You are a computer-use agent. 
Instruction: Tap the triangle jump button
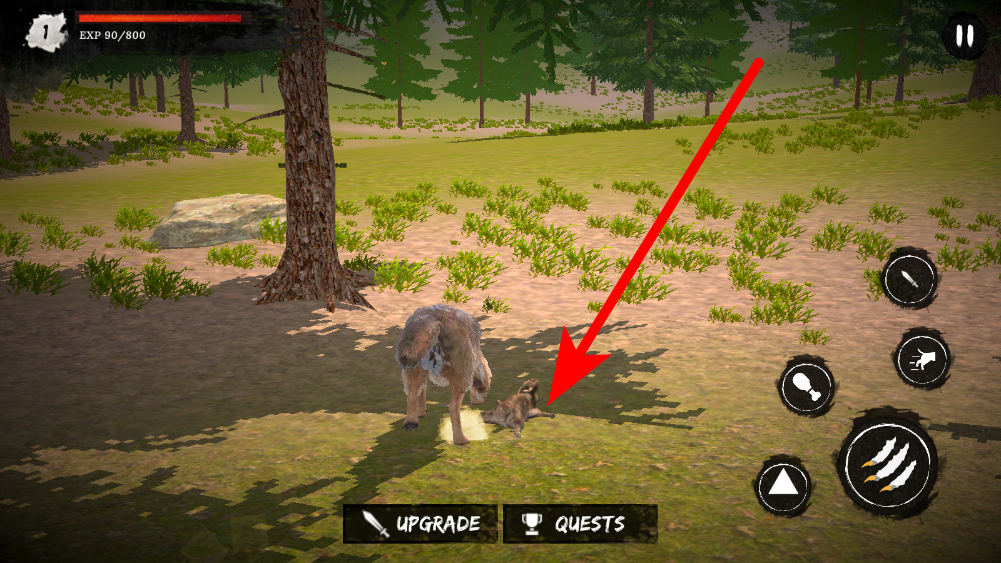(x=783, y=487)
